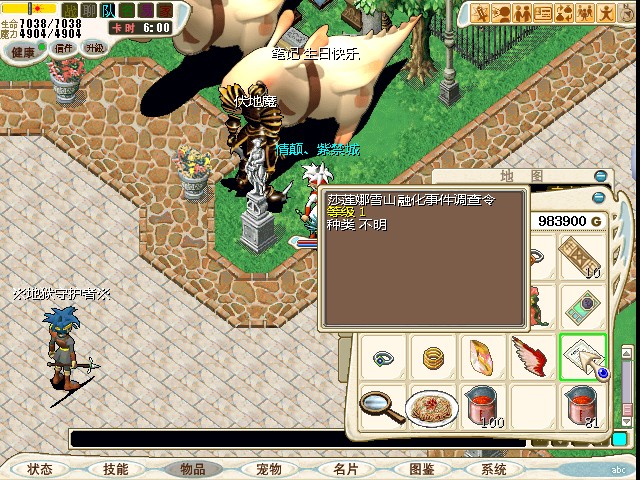Pick the red potion beaker with 100

point(483,407)
